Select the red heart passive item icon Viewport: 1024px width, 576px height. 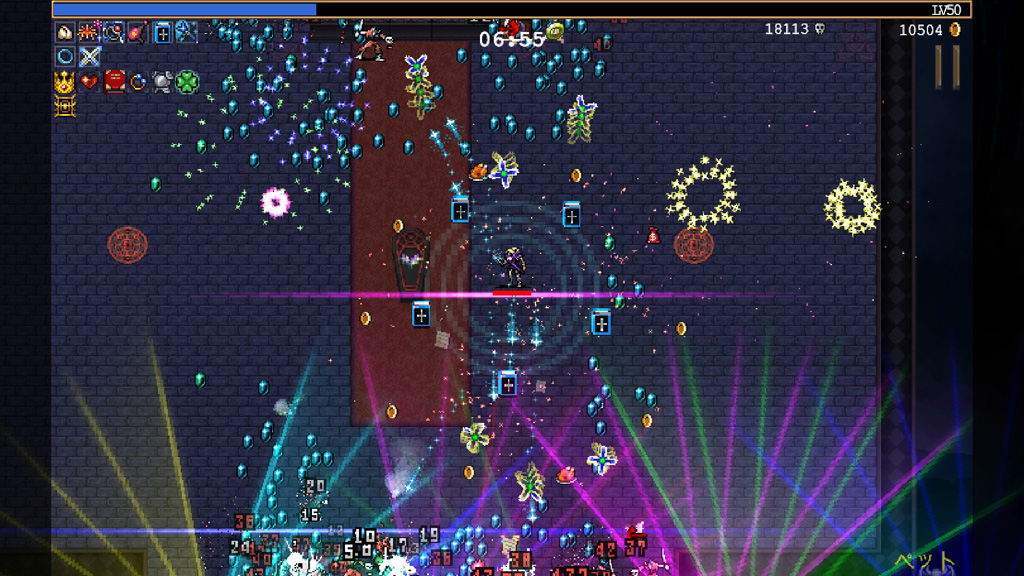89,81
